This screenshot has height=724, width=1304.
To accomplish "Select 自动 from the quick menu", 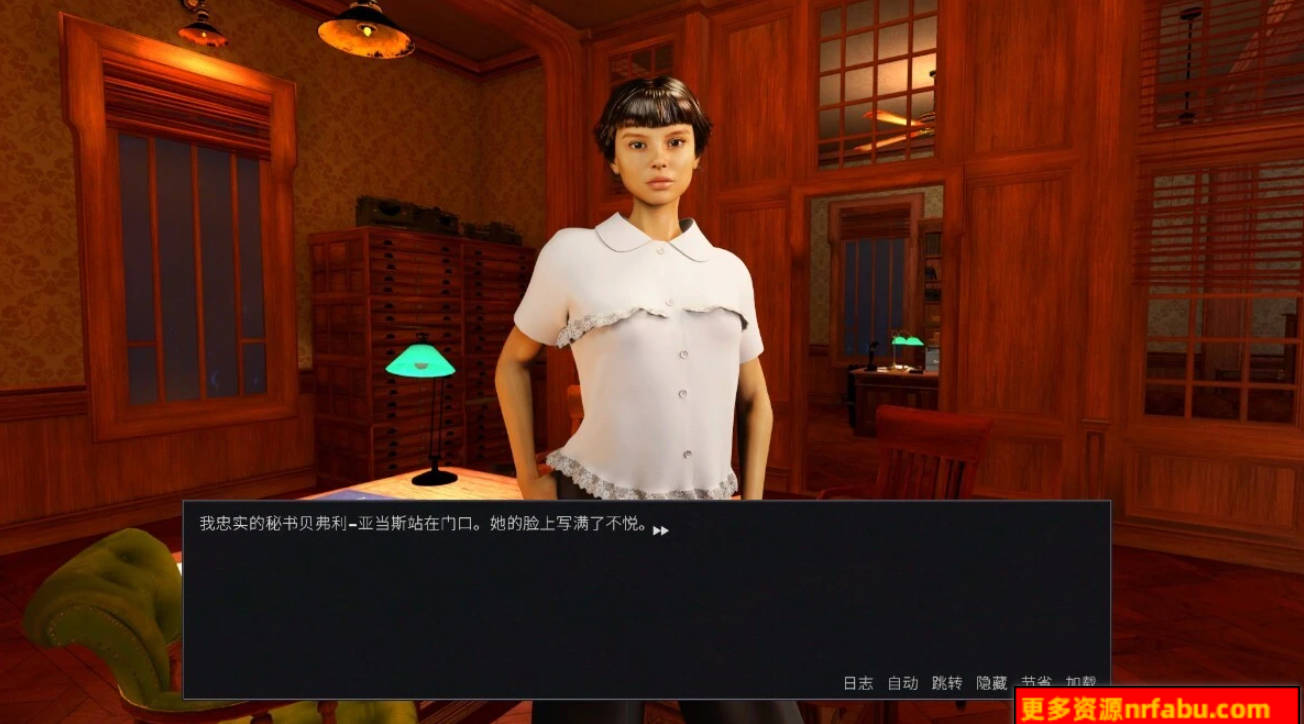I will point(903,680).
